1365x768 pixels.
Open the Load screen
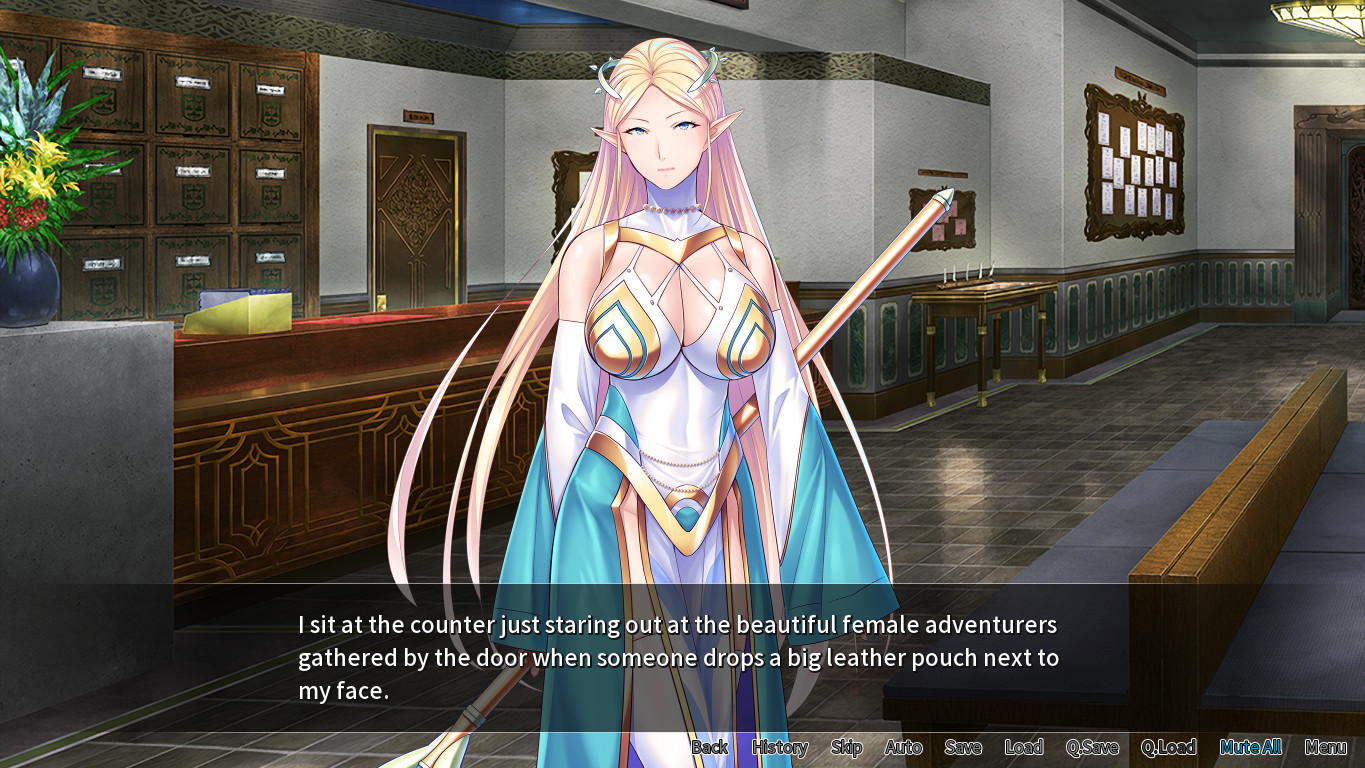click(1022, 747)
